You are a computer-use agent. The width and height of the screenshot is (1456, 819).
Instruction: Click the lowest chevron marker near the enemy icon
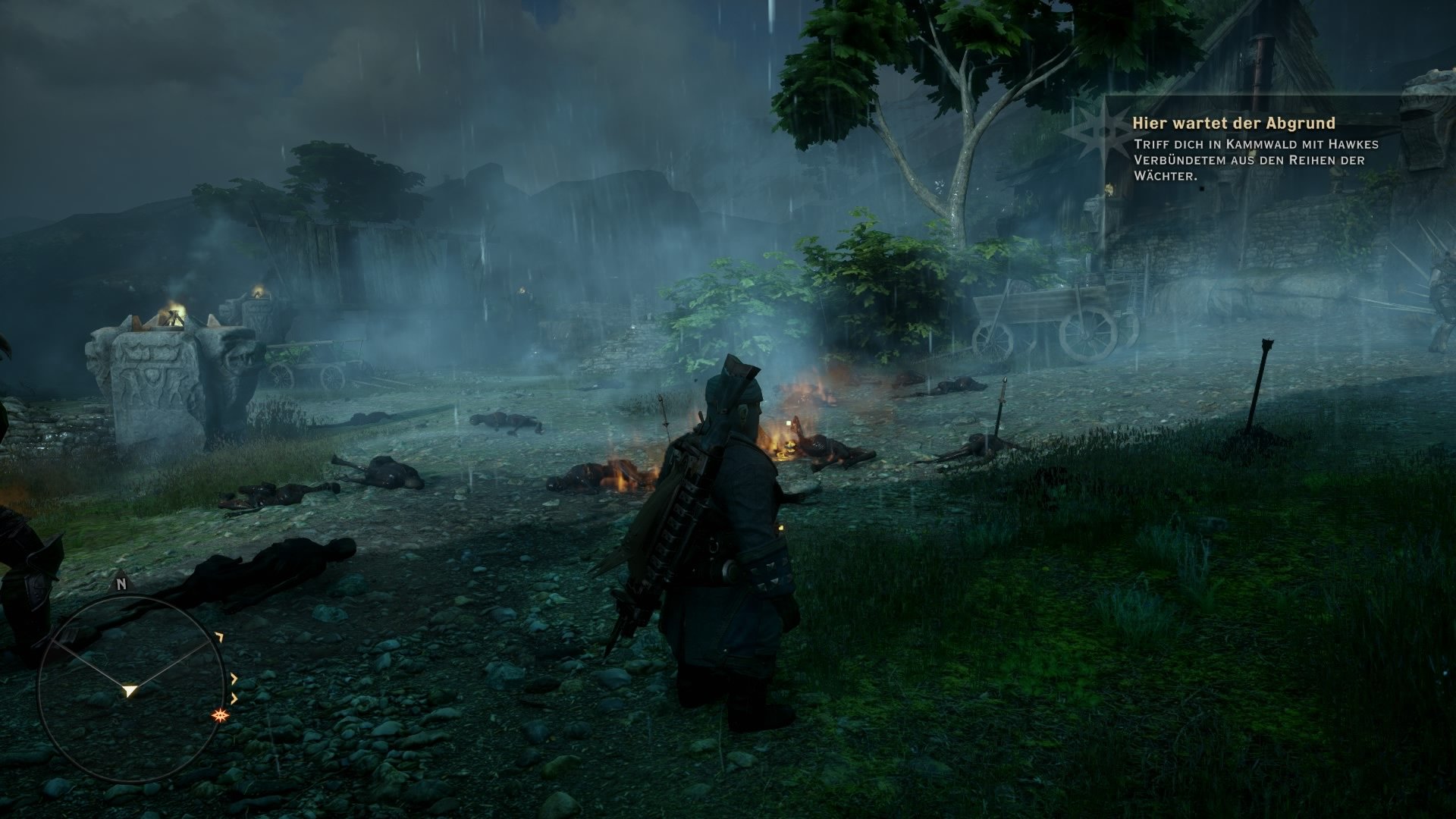click(x=235, y=698)
